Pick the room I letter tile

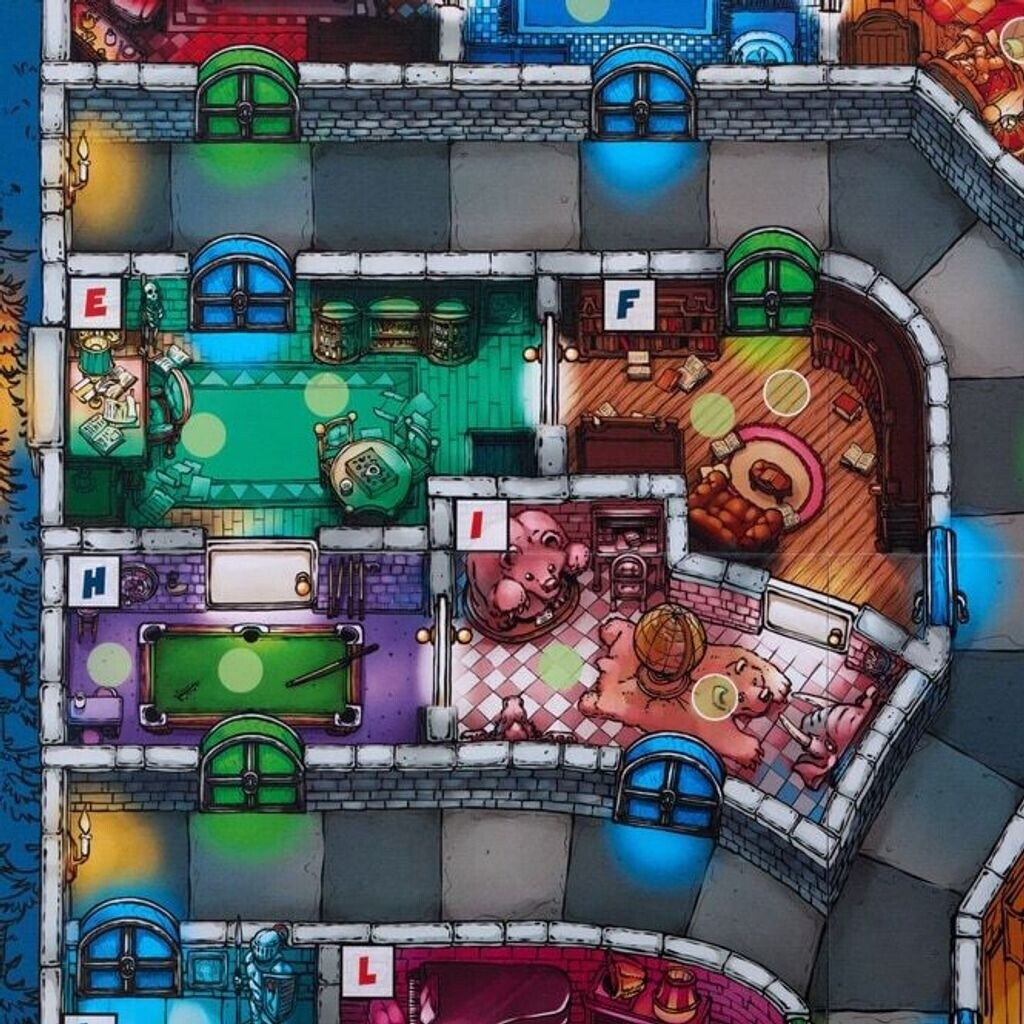coord(481,524)
